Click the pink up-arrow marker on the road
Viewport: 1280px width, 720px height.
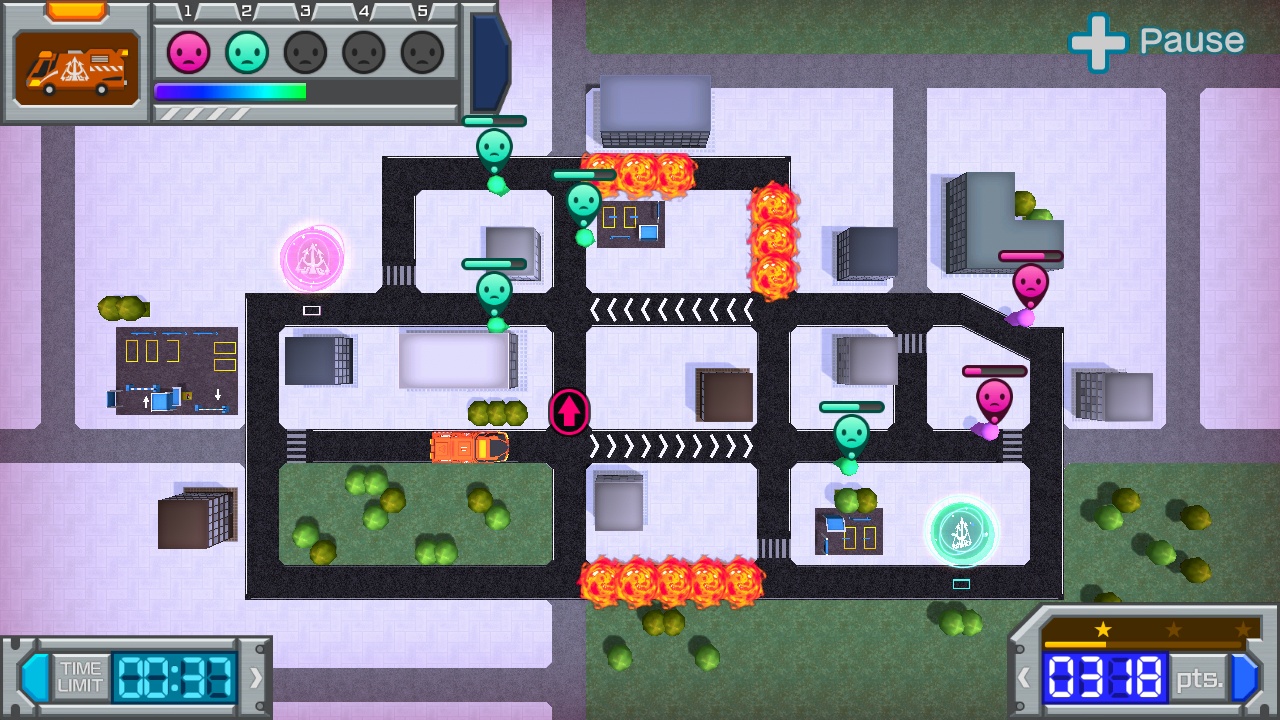point(568,412)
